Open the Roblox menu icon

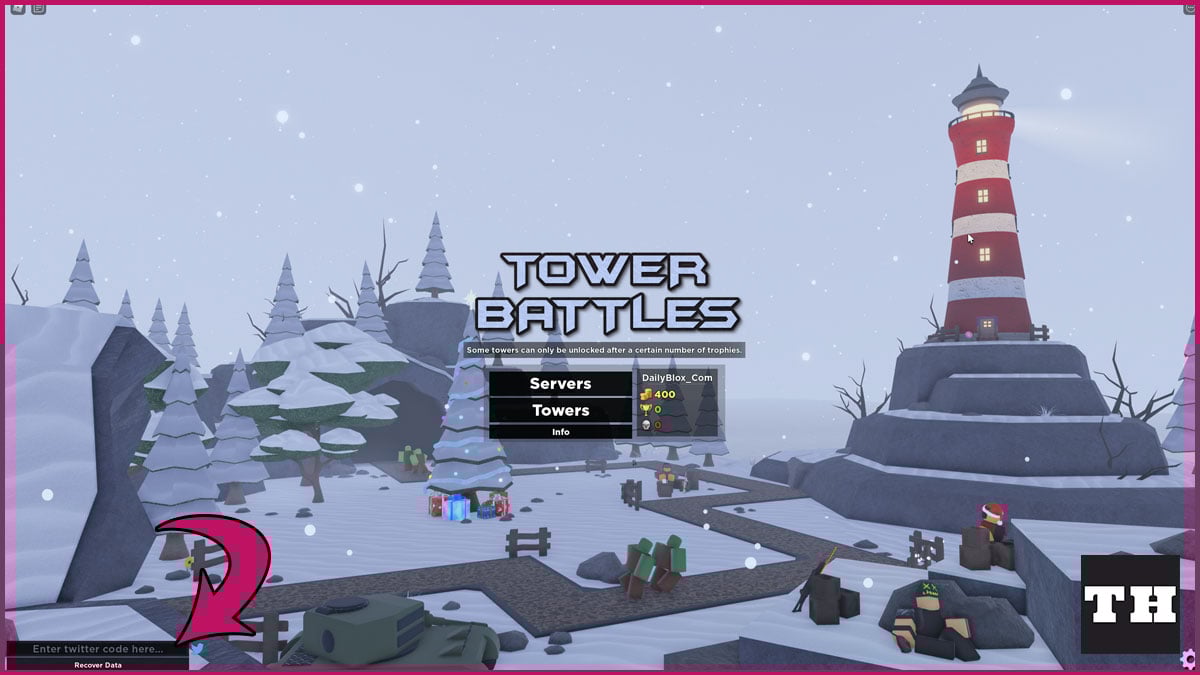[x=17, y=8]
